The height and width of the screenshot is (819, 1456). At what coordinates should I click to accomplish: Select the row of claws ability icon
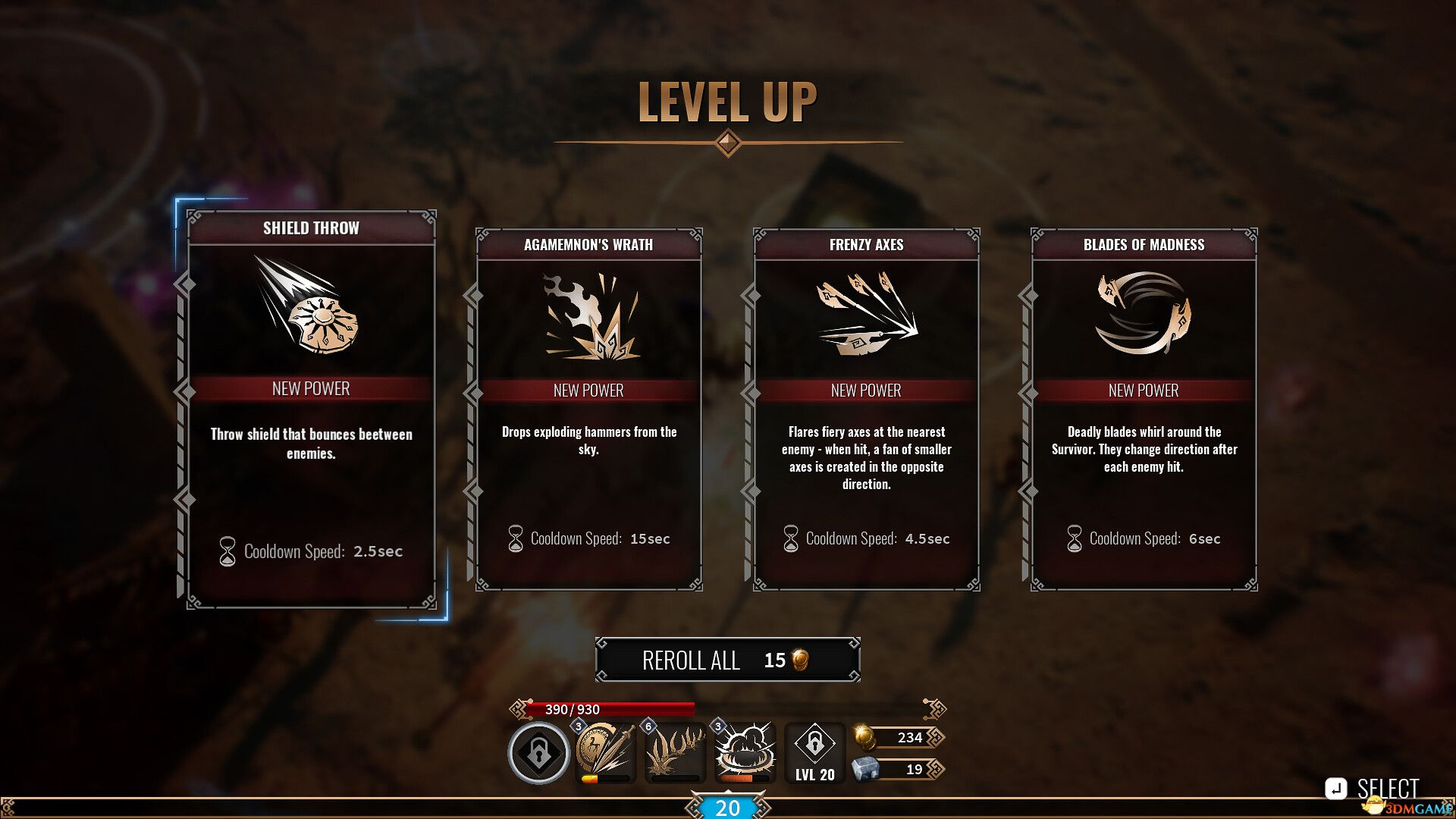click(675, 752)
